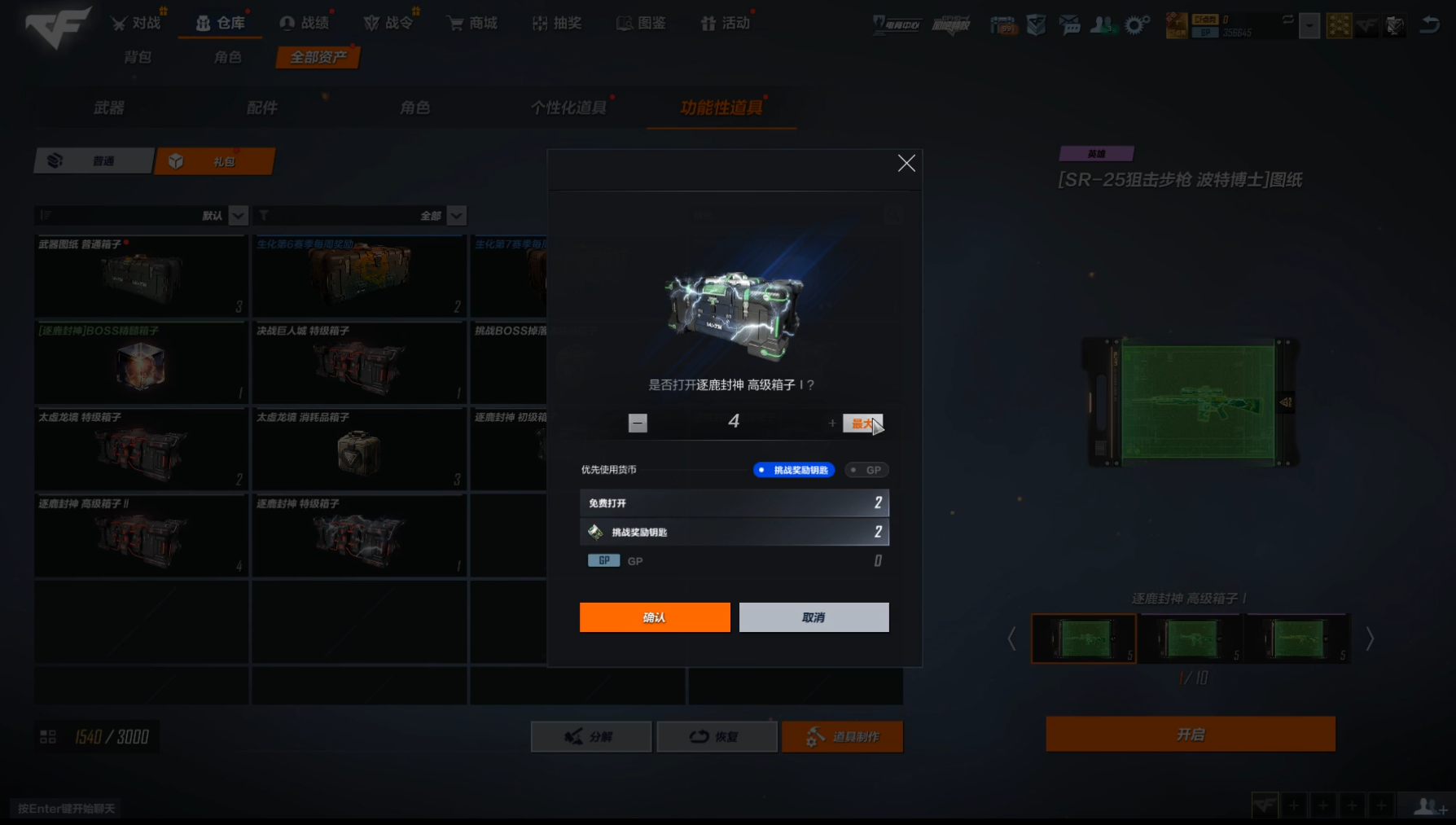
Task: Select the 逐鹿封神 高级箱子 II slot
Action: pyautogui.click(x=141, y=536)
